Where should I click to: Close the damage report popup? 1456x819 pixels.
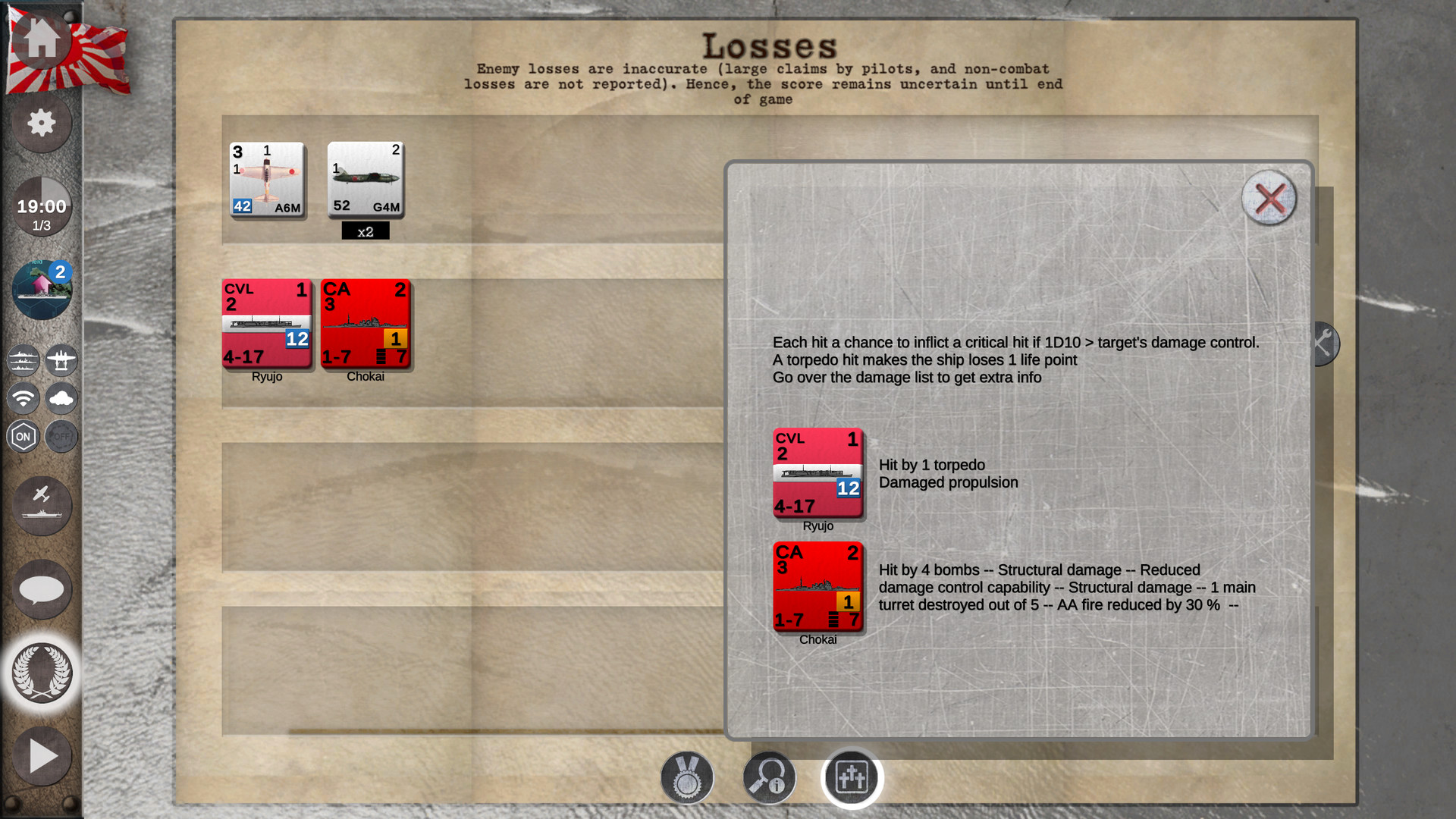coord(1269,199)
